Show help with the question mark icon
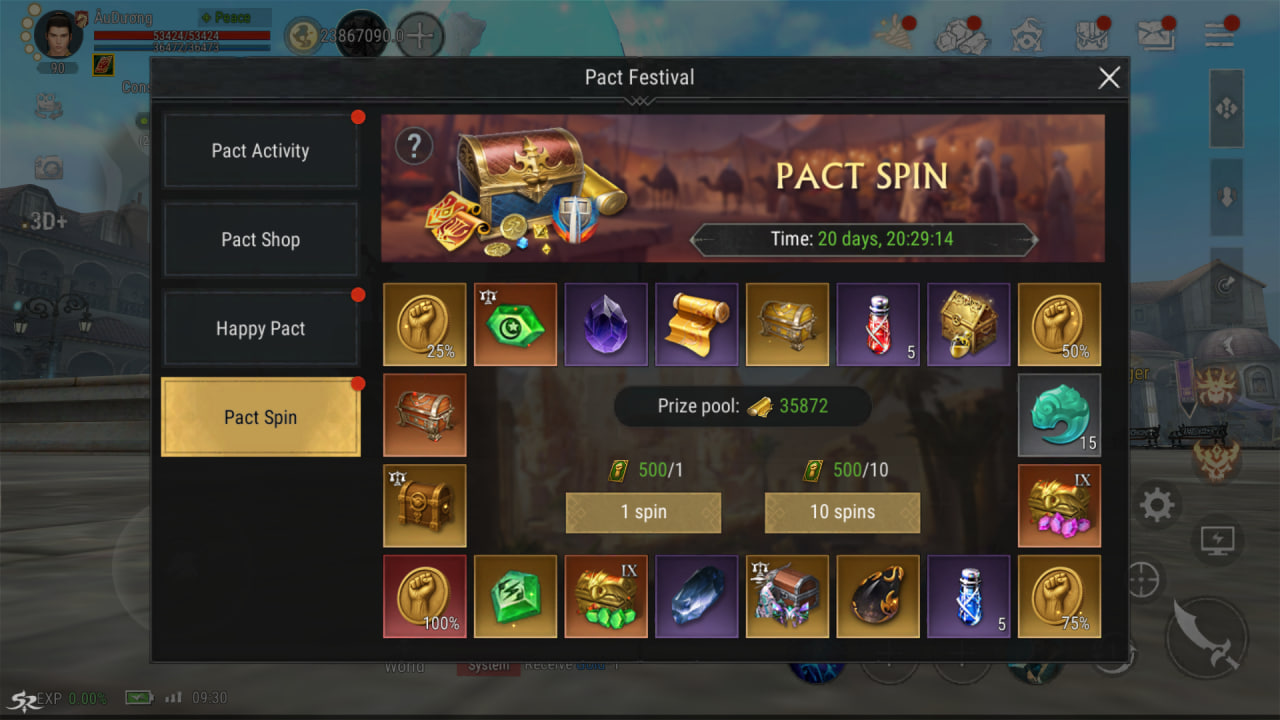Image resolution: width=1280 pixels, height=720 pixels. click(414, 147)
